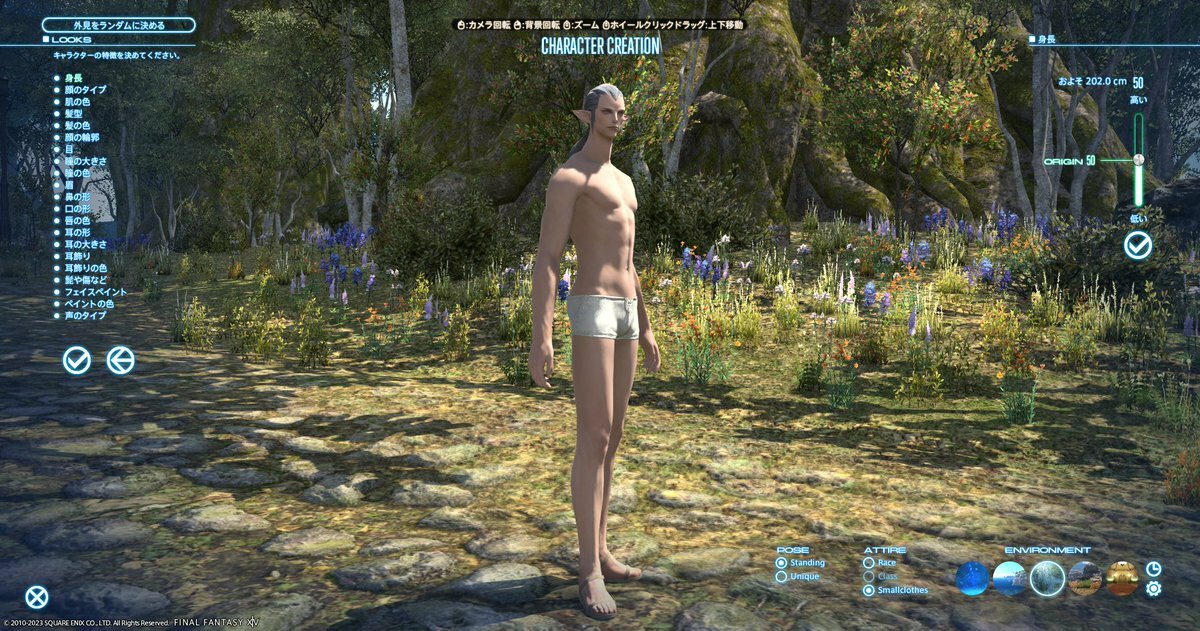1200x631 pixels.
Task: Select the Unique pose option
Action: [782, 577]
